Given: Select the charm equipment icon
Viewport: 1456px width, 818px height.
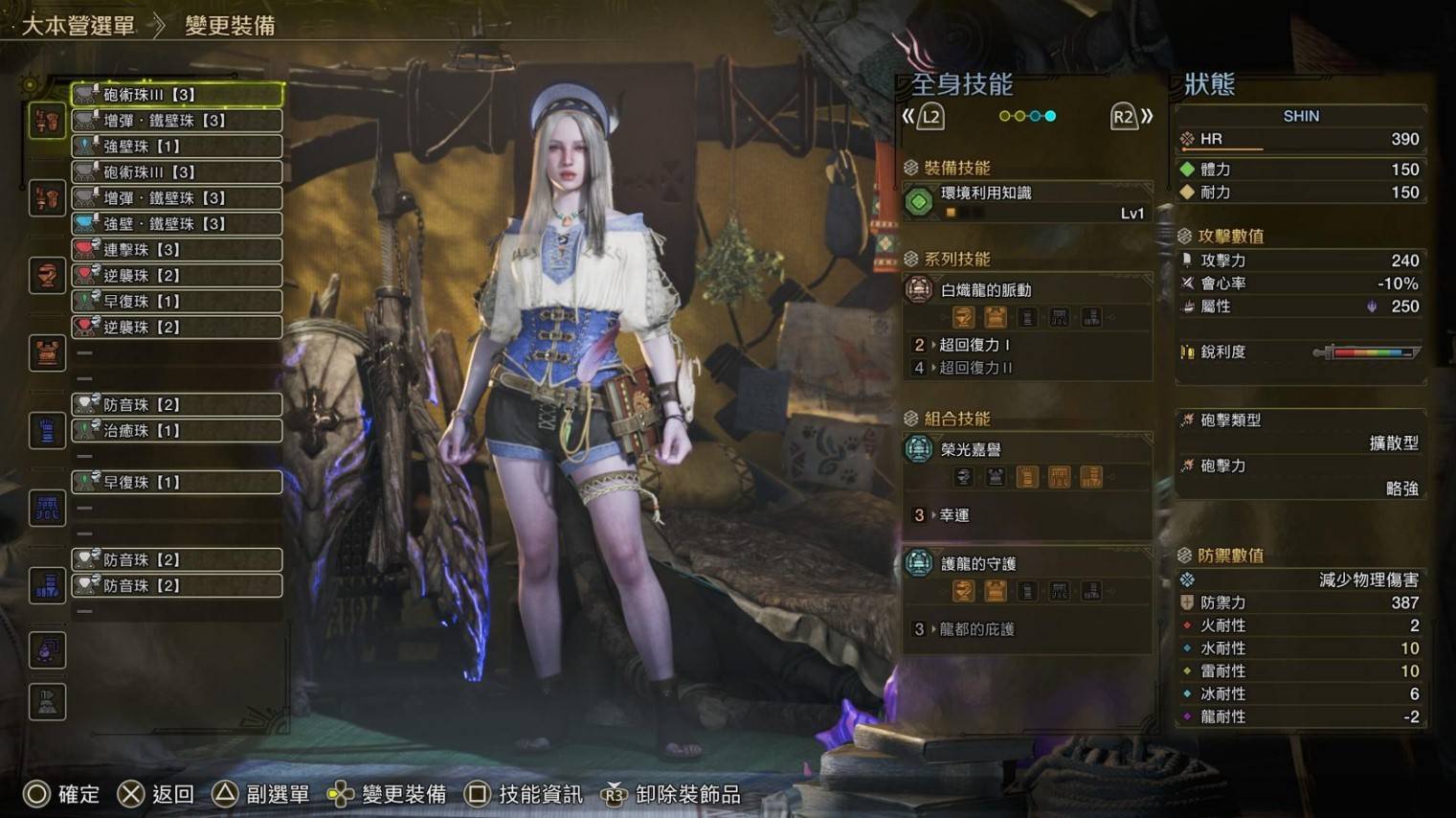Looking at the screenshot, I should click(47, 650).
